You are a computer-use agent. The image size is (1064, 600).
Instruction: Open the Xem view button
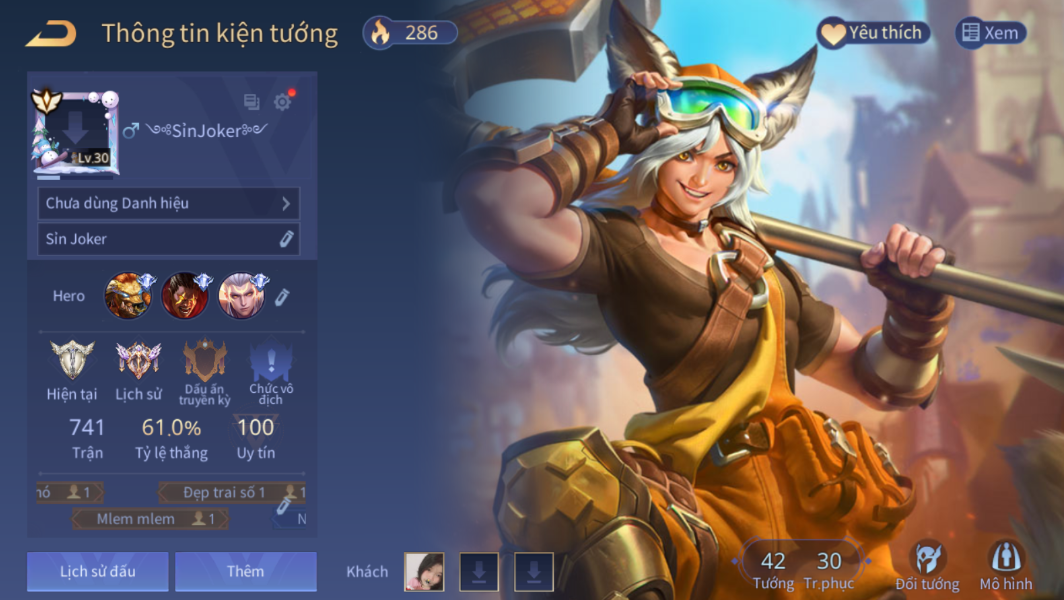[990, 33]
